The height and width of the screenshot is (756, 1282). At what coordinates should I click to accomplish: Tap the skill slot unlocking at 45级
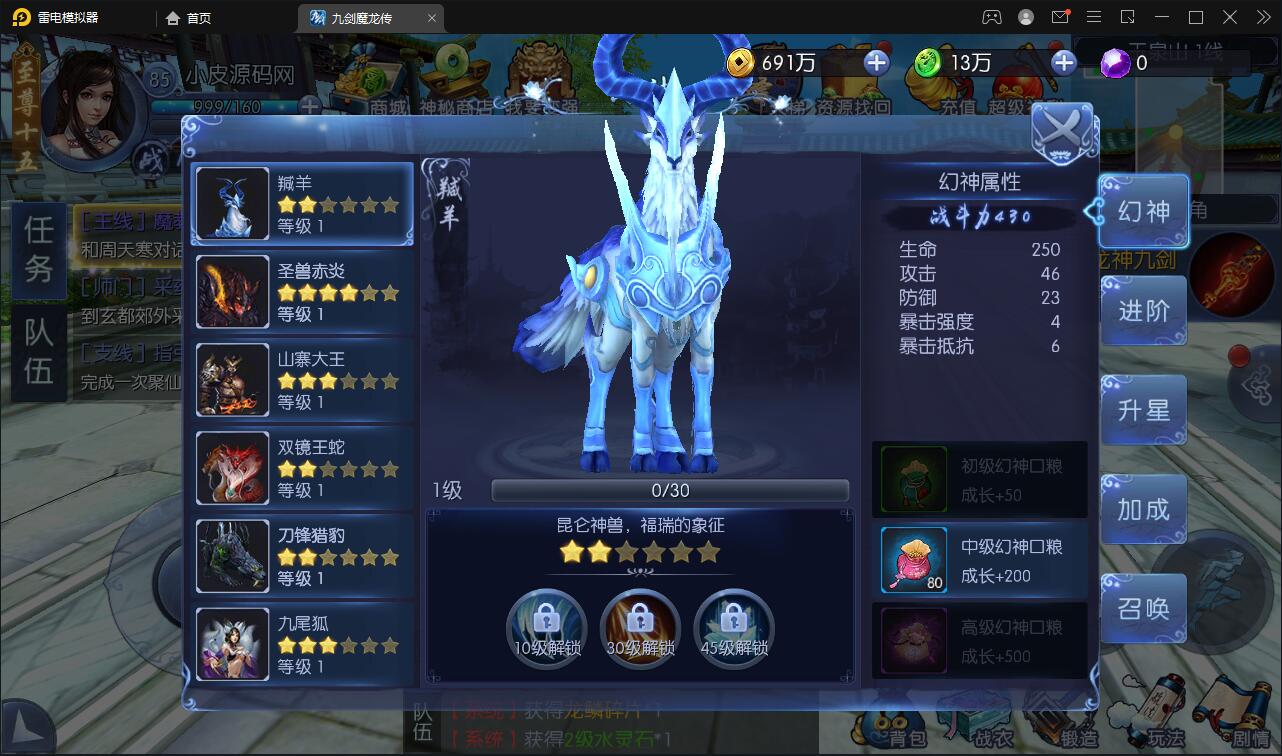click(x=734, y=627)
